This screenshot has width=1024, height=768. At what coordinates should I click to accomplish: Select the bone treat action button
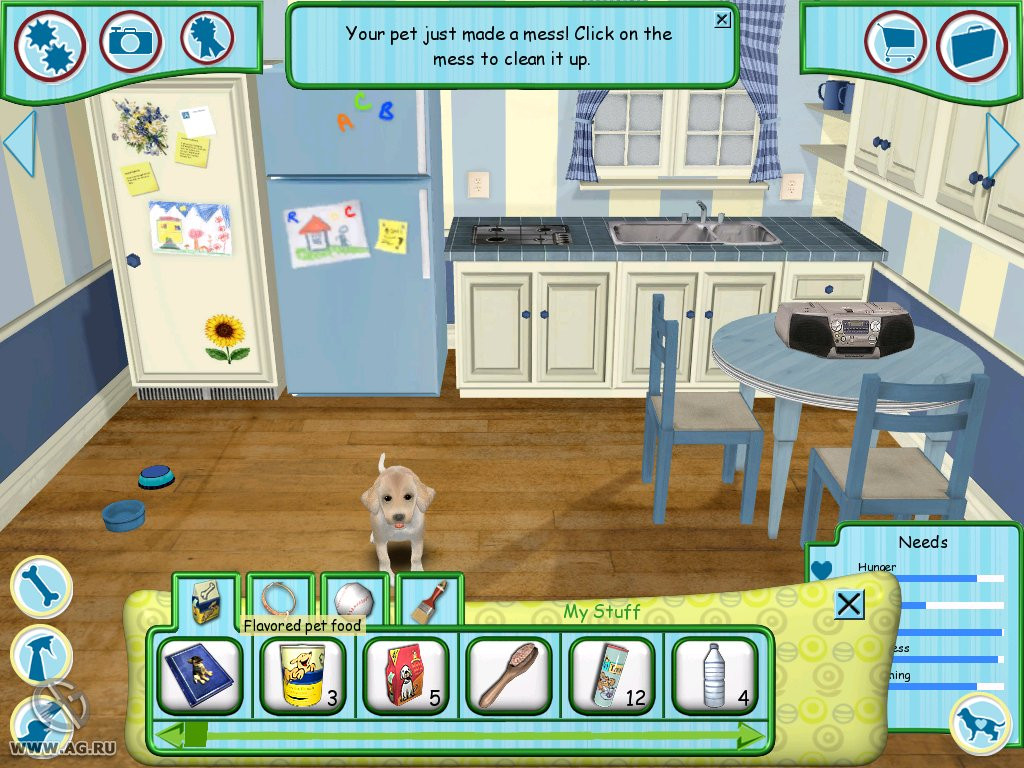click(41, 587)
